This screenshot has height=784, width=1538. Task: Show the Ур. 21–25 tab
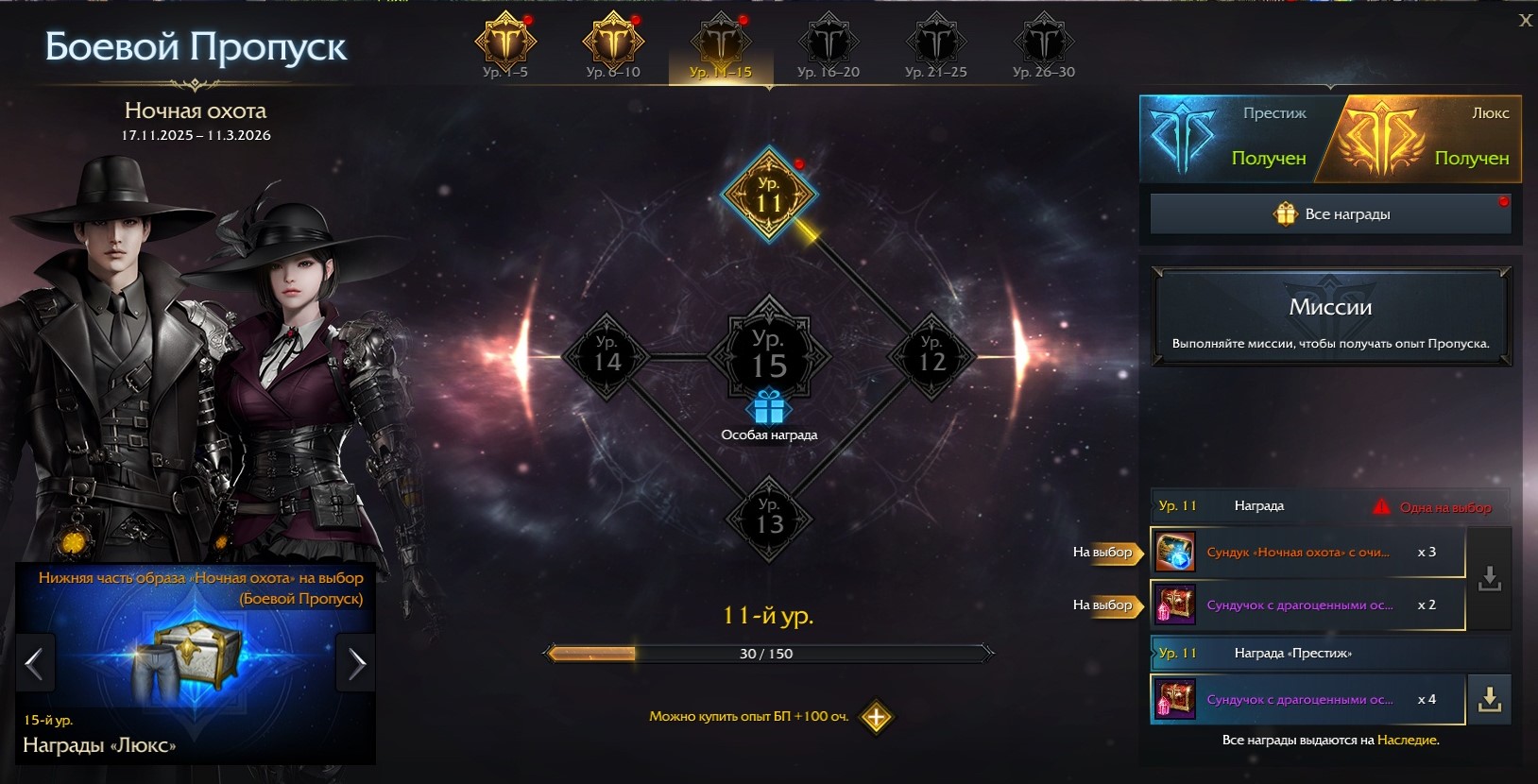click(936, 46)
